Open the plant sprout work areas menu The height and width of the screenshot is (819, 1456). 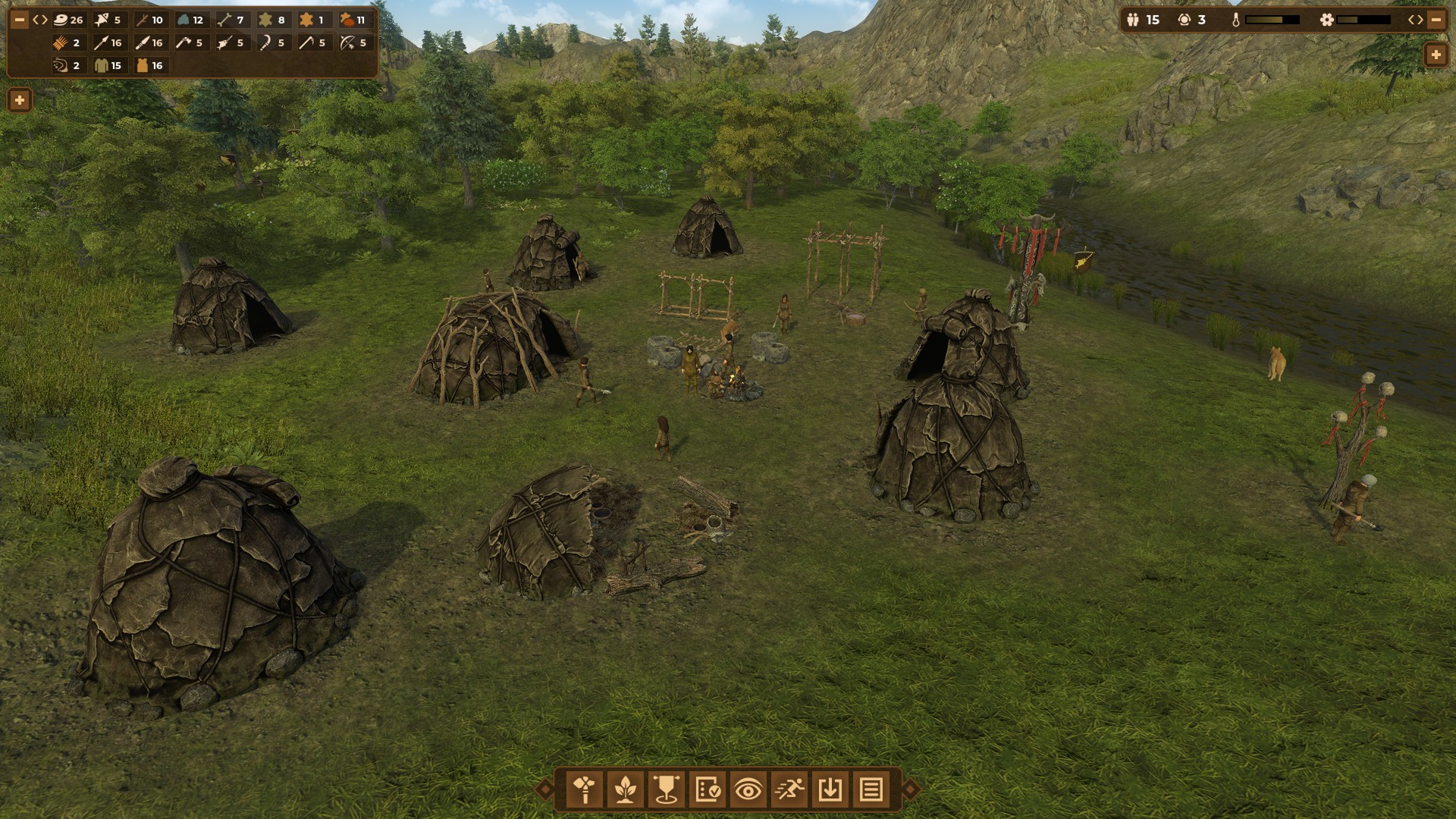(626, 789)
